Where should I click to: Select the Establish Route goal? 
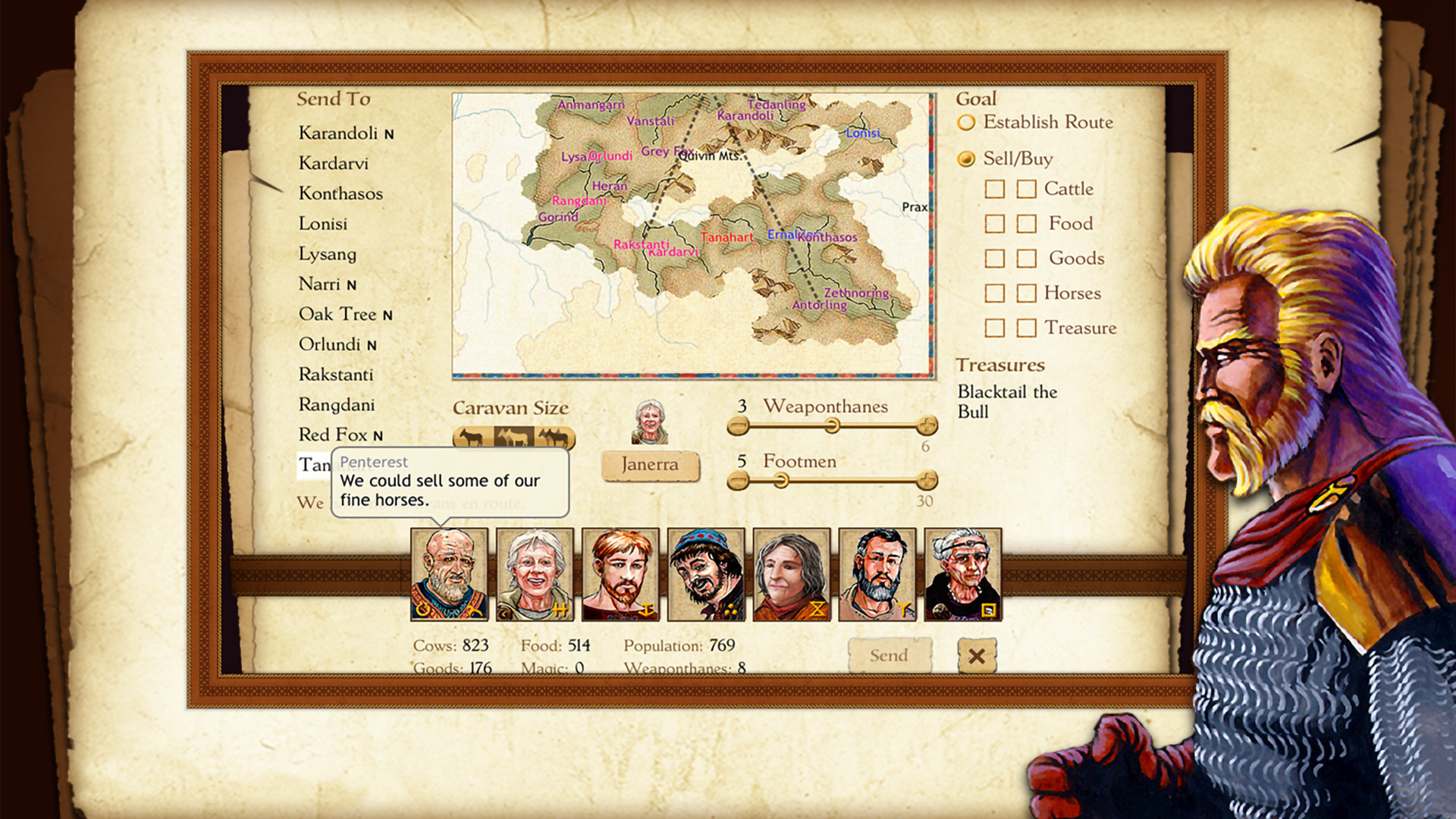click(x=966, y=122)
